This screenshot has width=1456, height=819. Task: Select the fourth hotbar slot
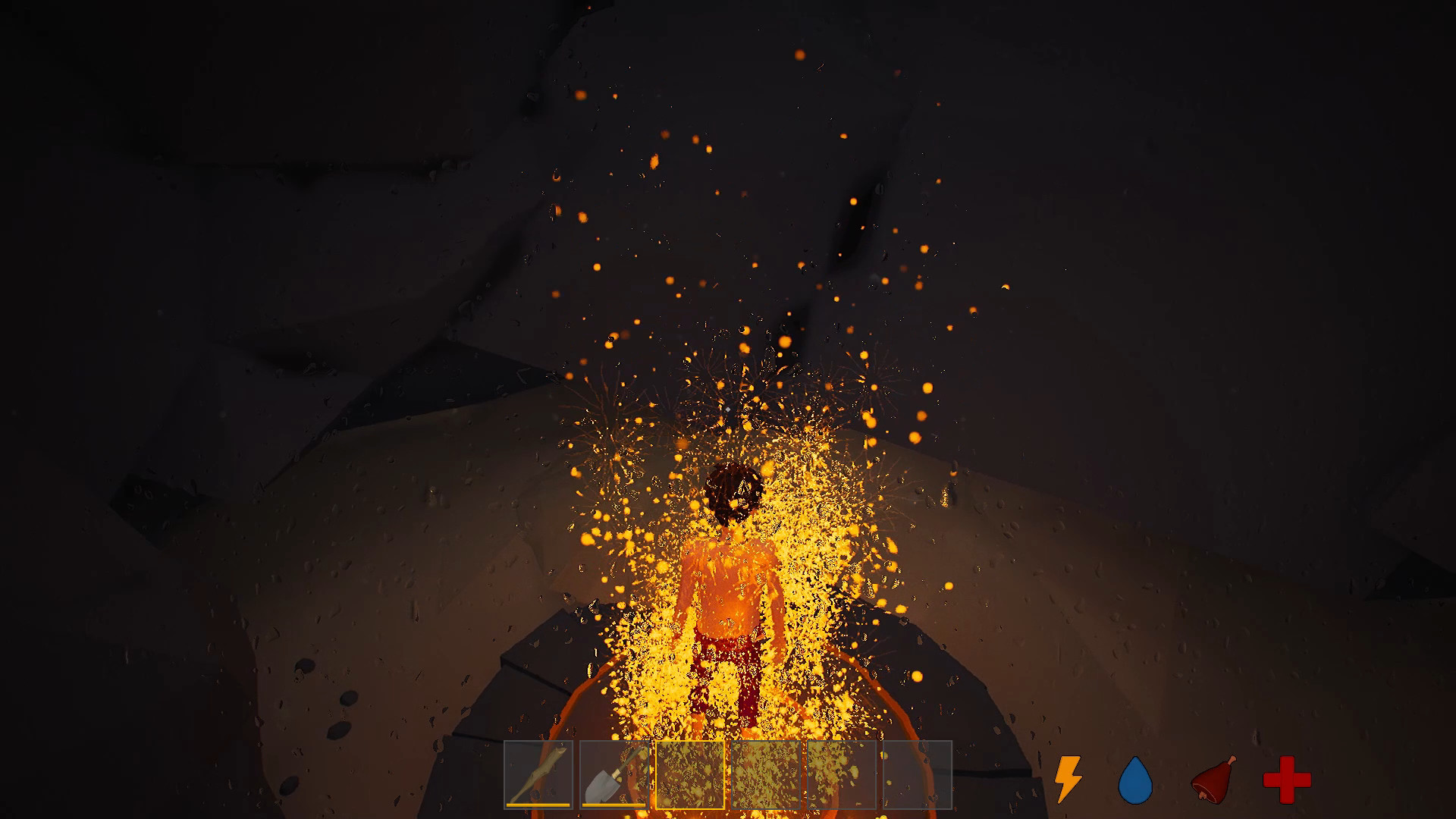tap(767, 773)
